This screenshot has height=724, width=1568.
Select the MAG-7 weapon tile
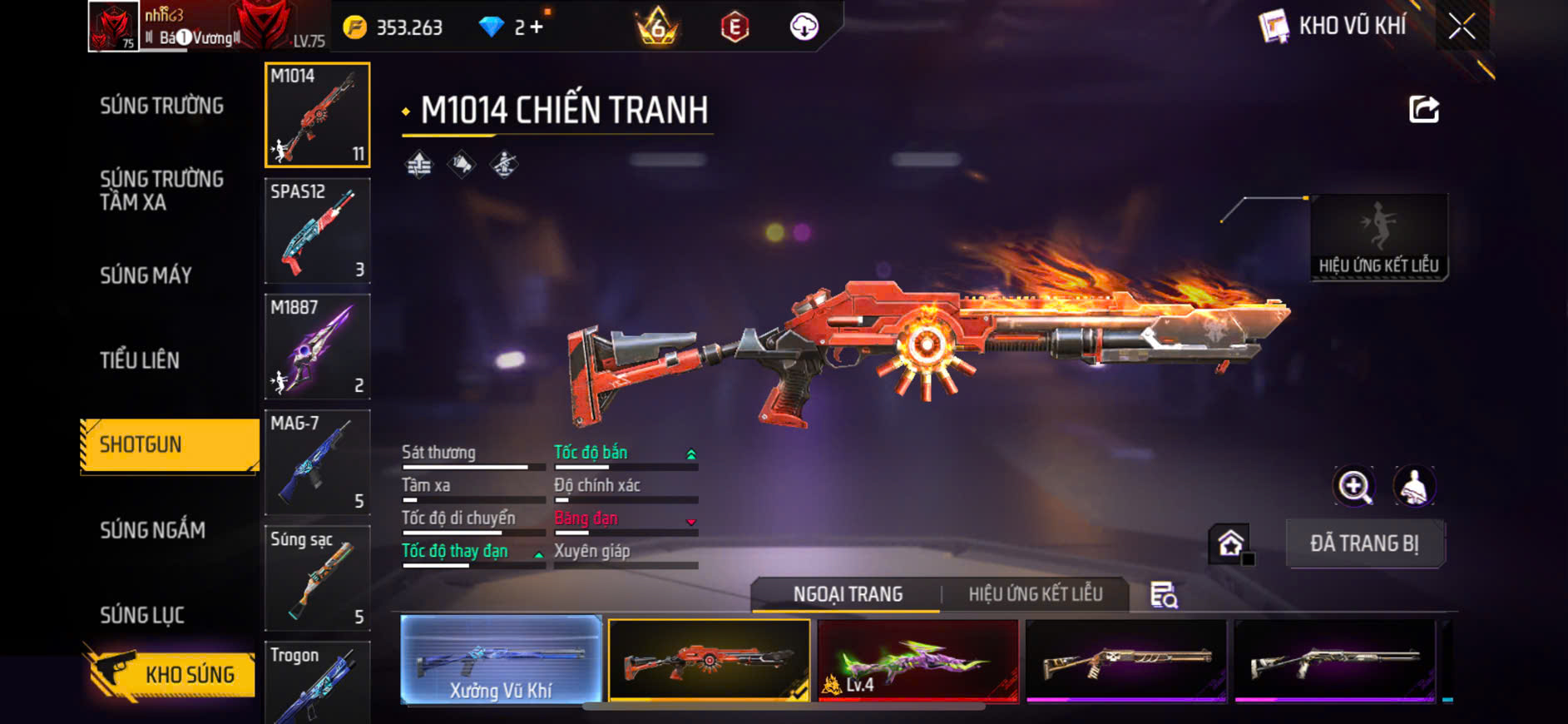[317, 462]
